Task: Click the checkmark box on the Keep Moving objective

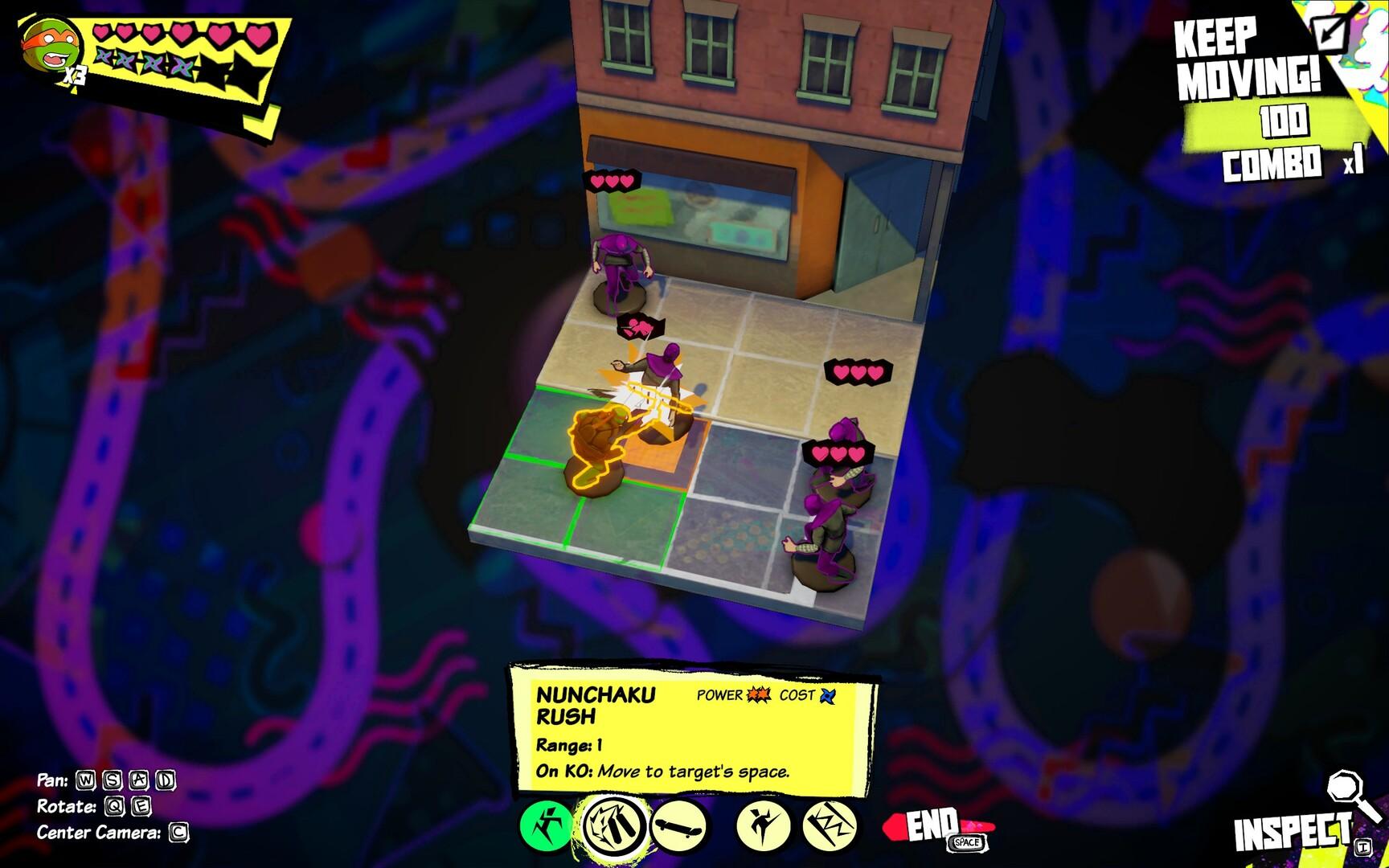Action: click(x=1330, y=32)
